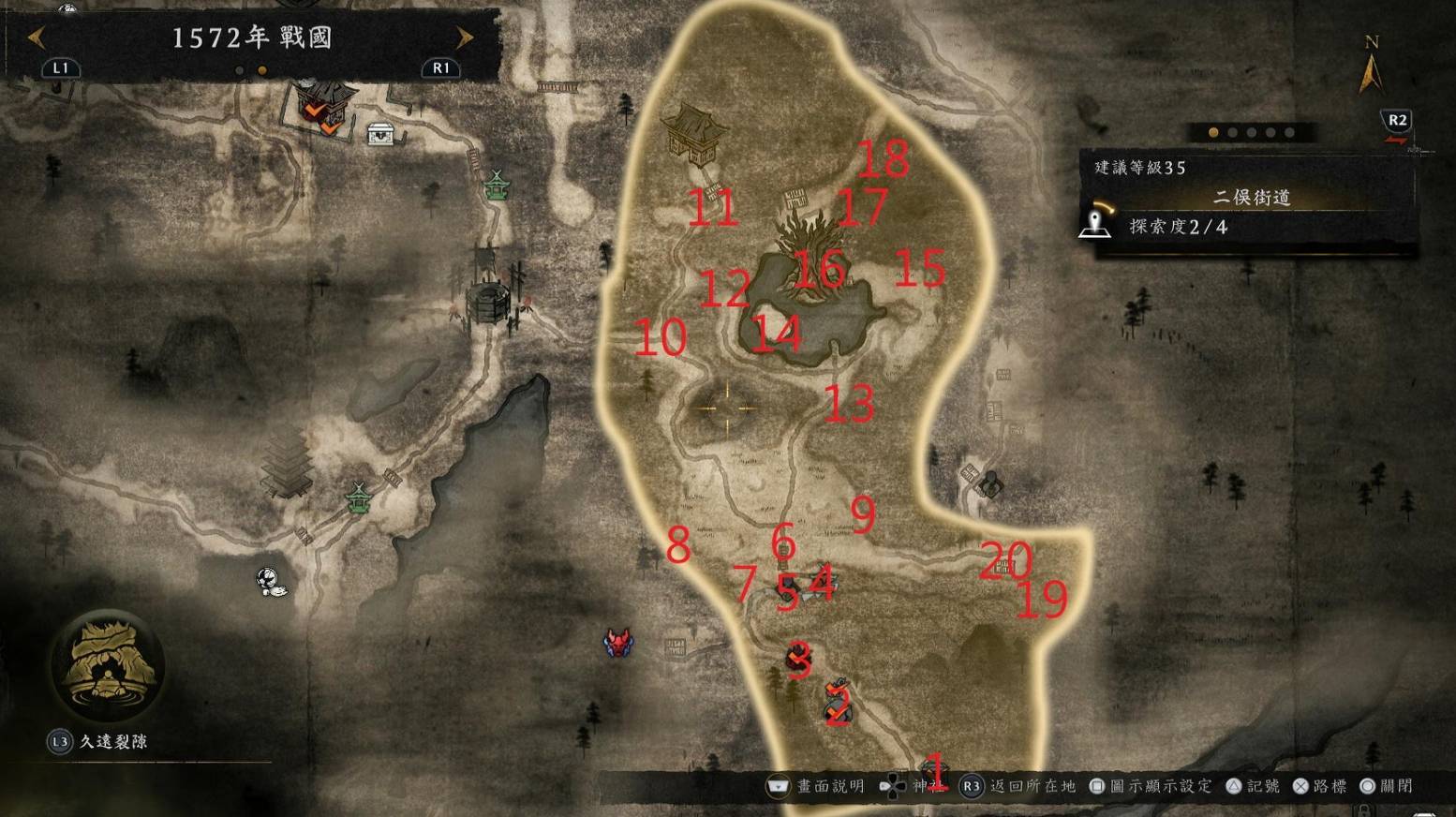Click the golden crosshair map cursor
This screenshot has height=817, width=1456.
pyautogui.click(x=726, y=408)
